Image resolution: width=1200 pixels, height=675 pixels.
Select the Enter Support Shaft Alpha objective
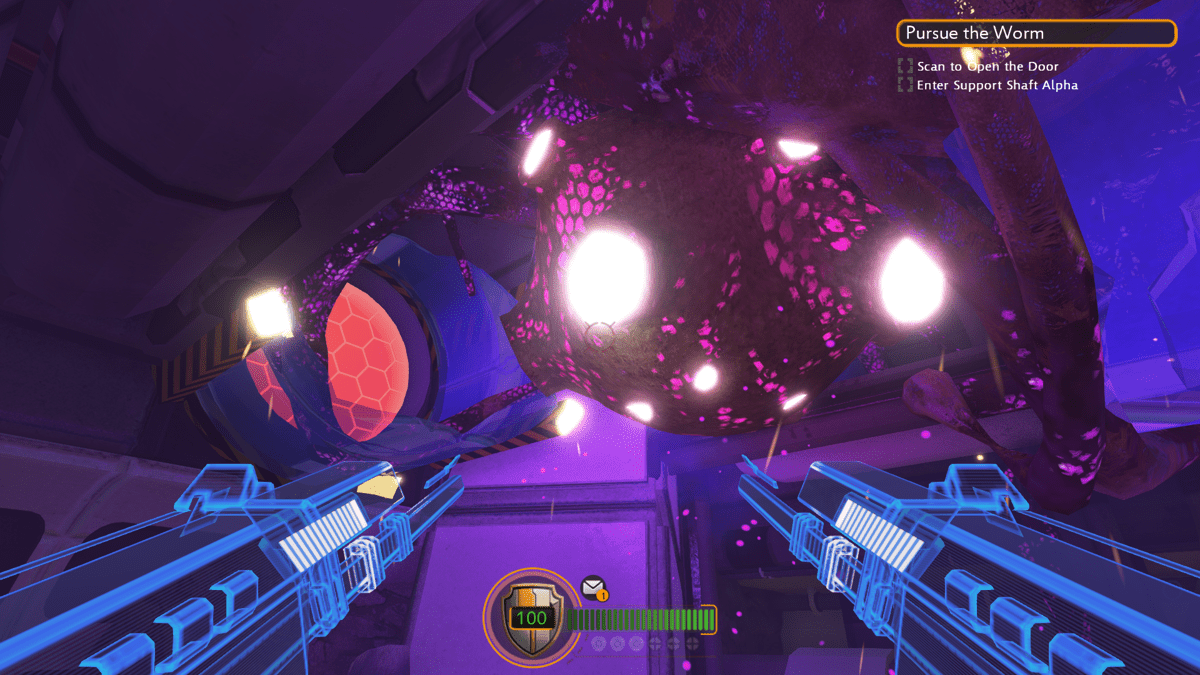click(x=996, y=85)
